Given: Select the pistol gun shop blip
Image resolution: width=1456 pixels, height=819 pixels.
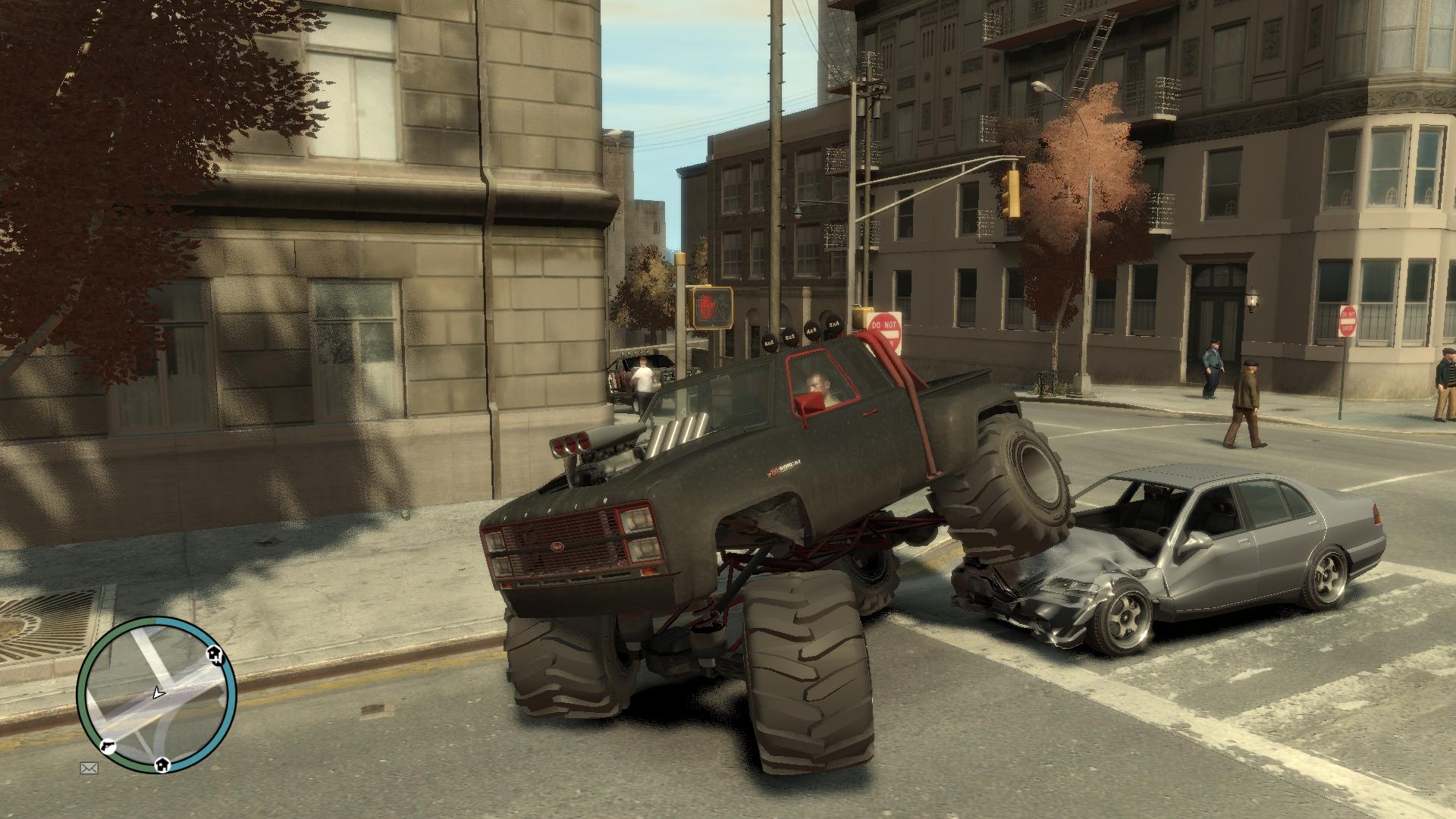Looking at the screenshot, I should click(x=108, y=745).
